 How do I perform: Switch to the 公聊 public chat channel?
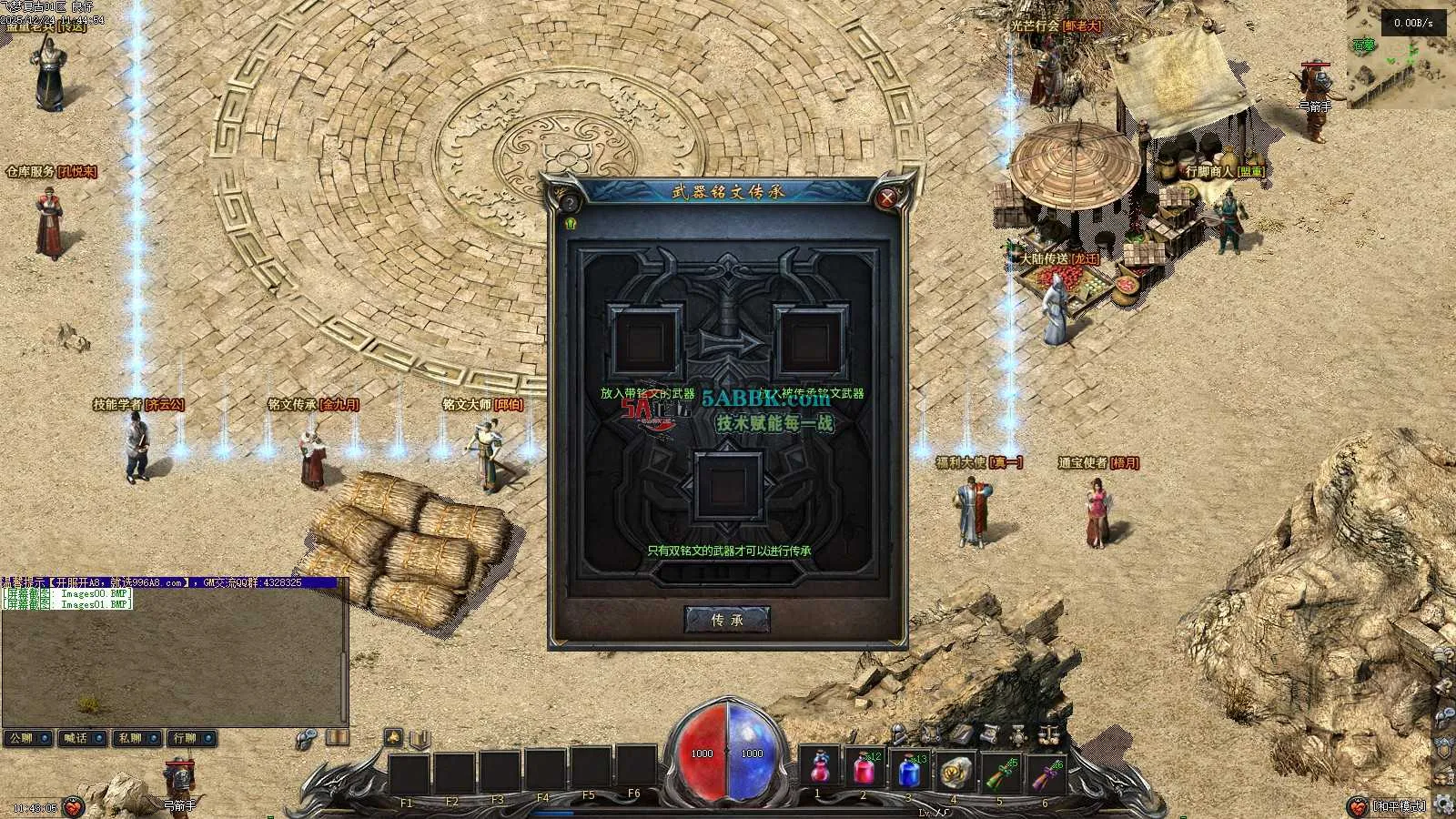point(26,738)
